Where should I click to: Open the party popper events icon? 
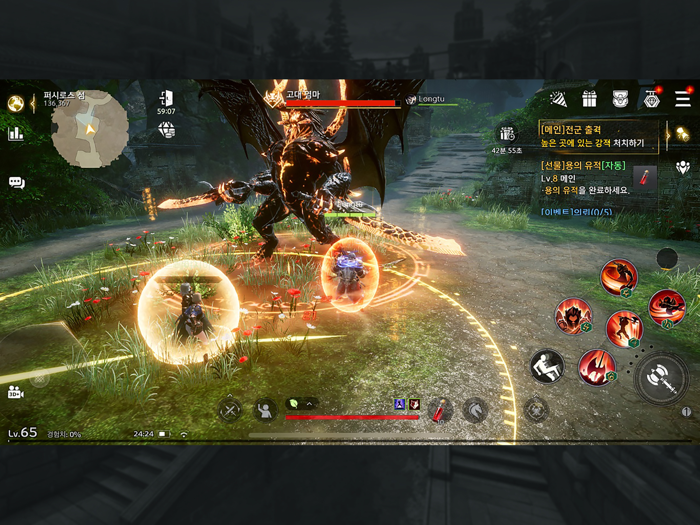click(559, 99)
